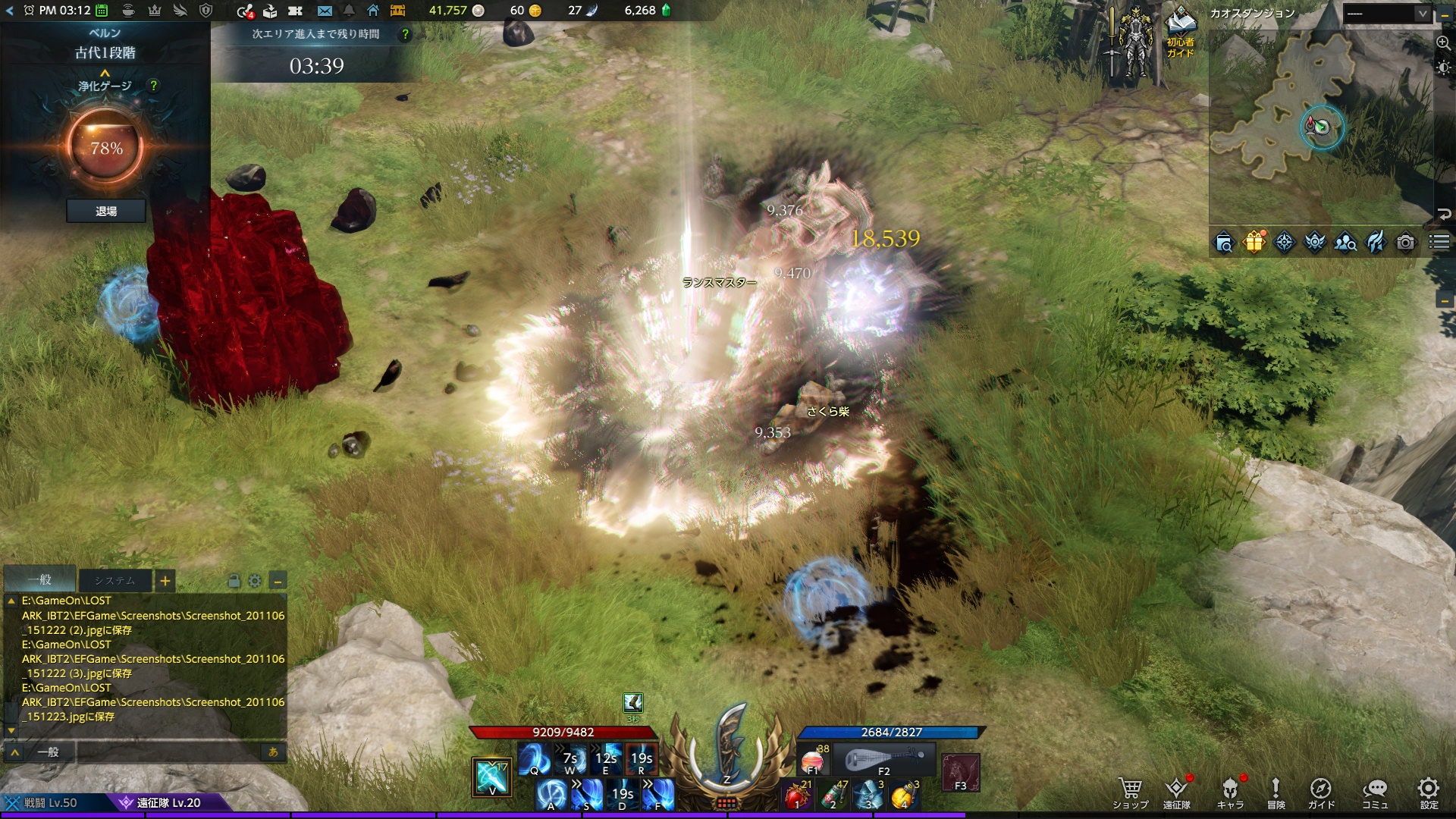Click the 浄化ゲージ help question mark

pos(154,86)
